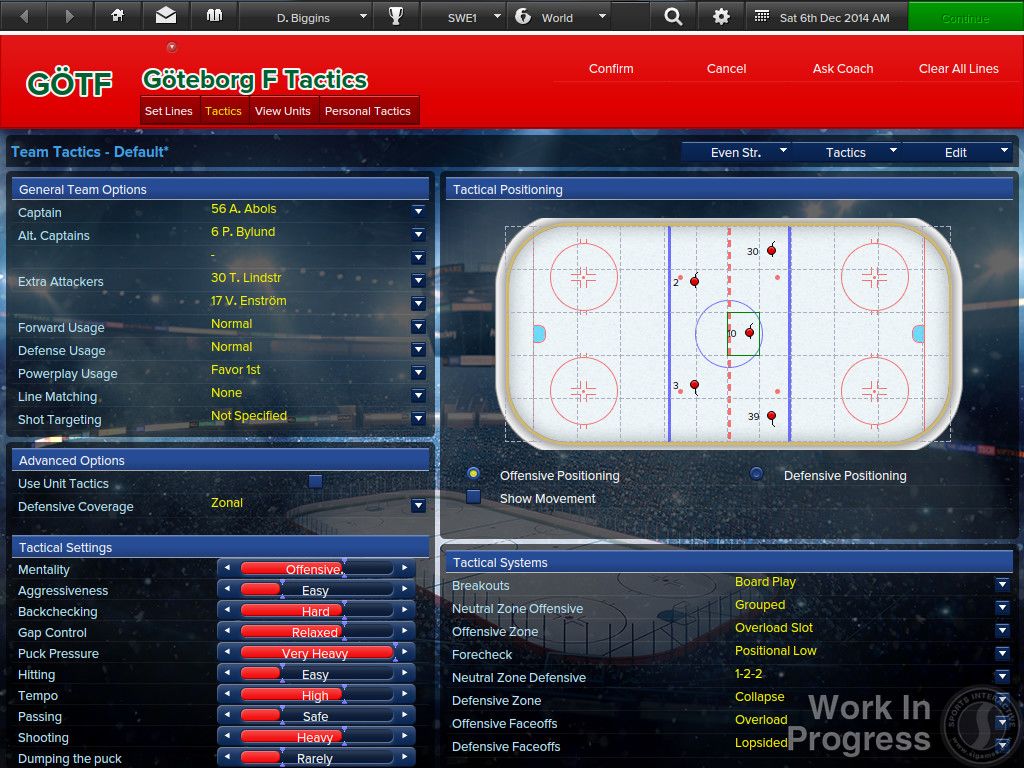Toggle the Use Unit Tactics checkbox
The height and width of the screenshot is (768, 1024).
[x=315, y=482]
